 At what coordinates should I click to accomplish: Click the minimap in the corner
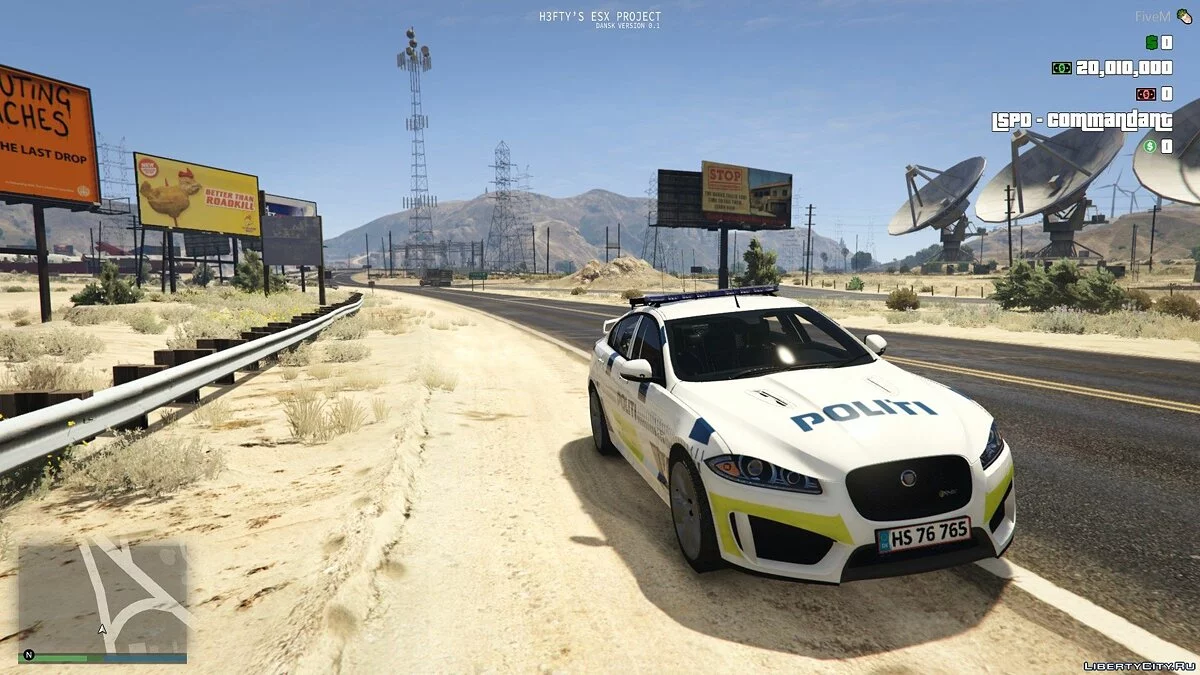click(103, 595)
